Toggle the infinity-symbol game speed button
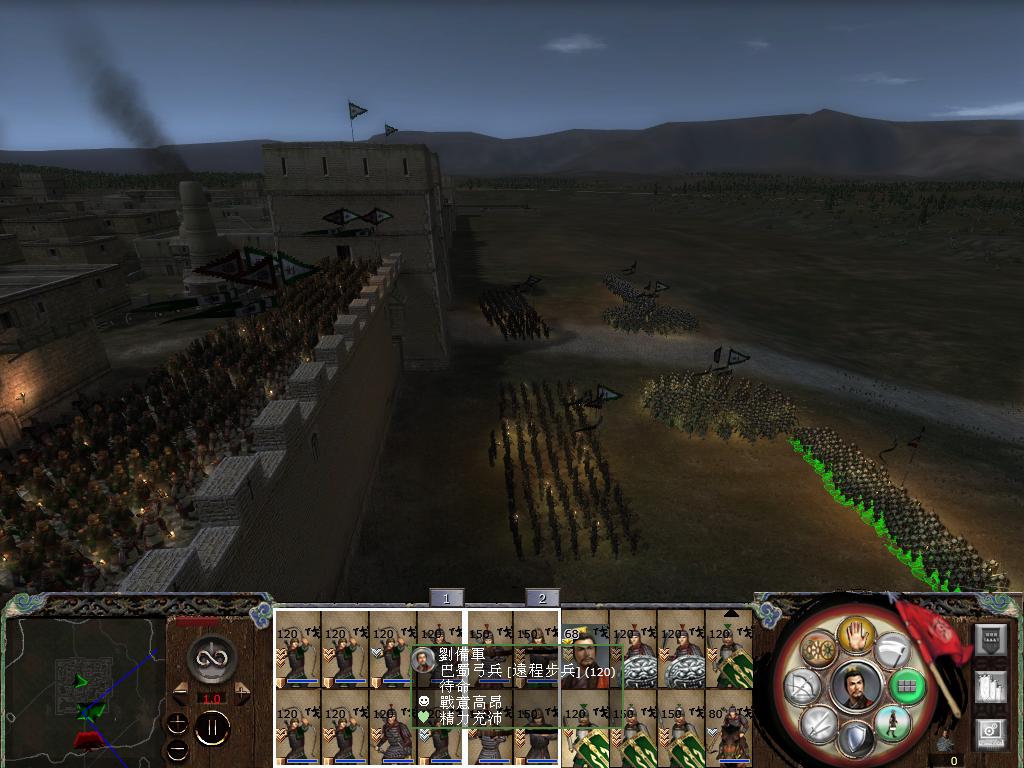Image resolution: width=1024 pixels, height=768 pixels. tap(212, 657)
